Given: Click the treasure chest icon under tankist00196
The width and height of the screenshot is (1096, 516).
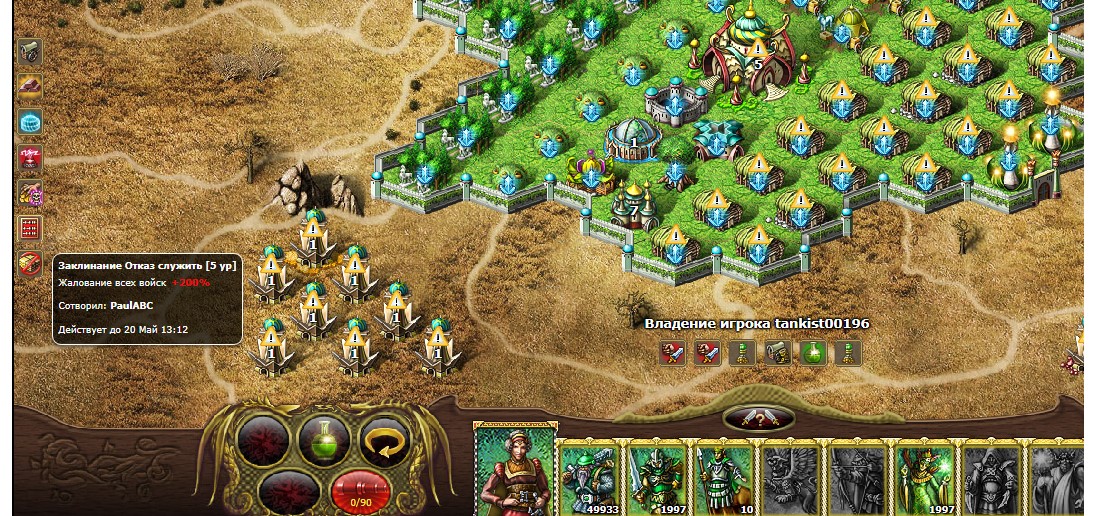Looking at the screenshot, I should (x=778, y=352).
